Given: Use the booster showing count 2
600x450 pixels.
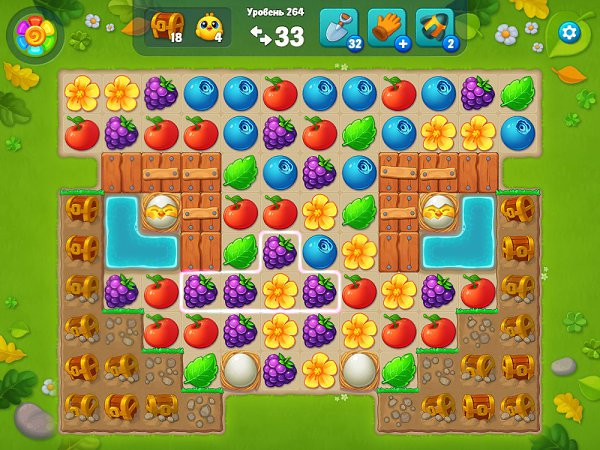Looking at the screenshot, I should (x=434, y=28).
